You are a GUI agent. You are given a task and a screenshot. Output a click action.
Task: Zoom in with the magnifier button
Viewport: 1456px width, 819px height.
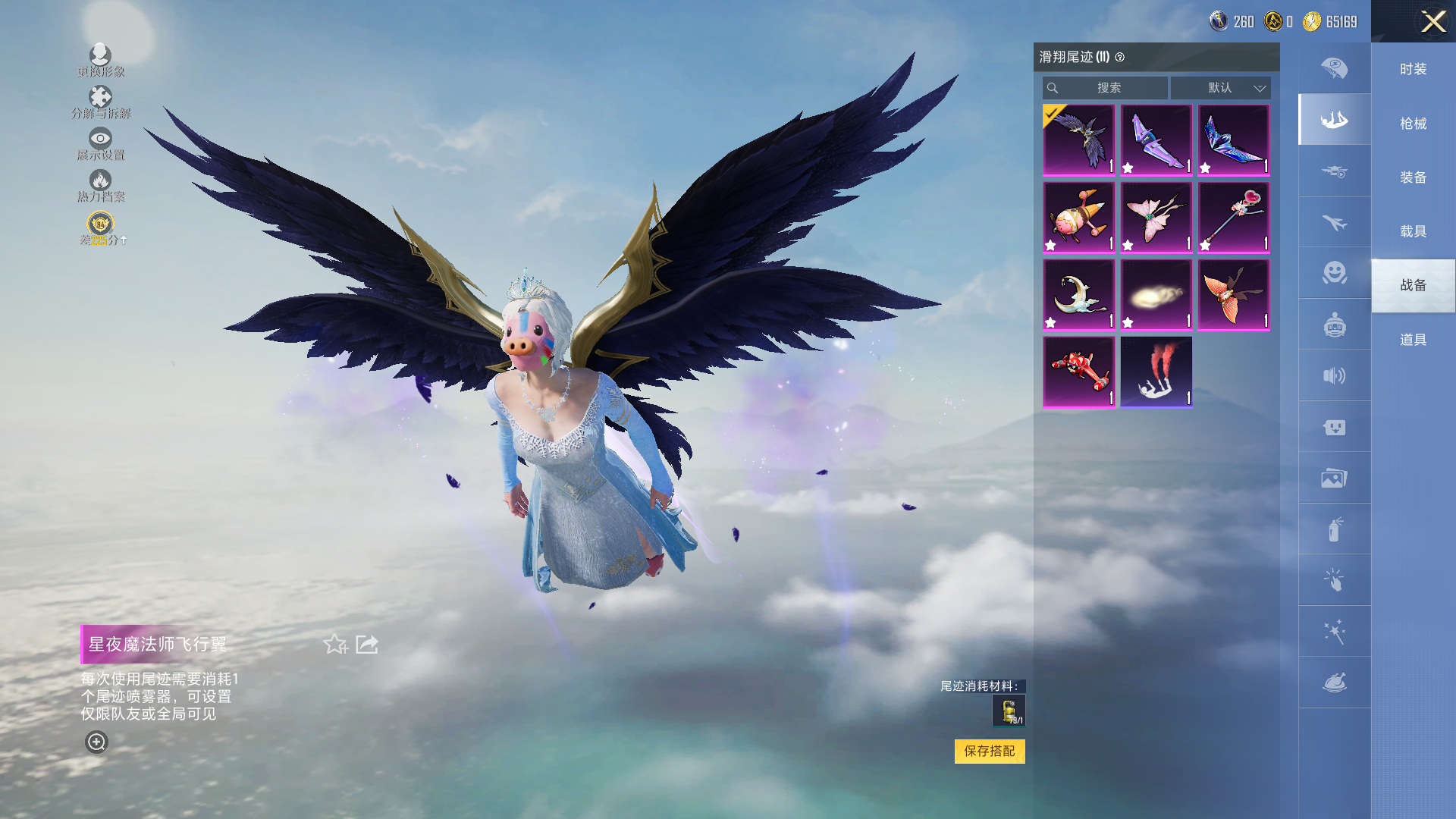click(96, 742)
